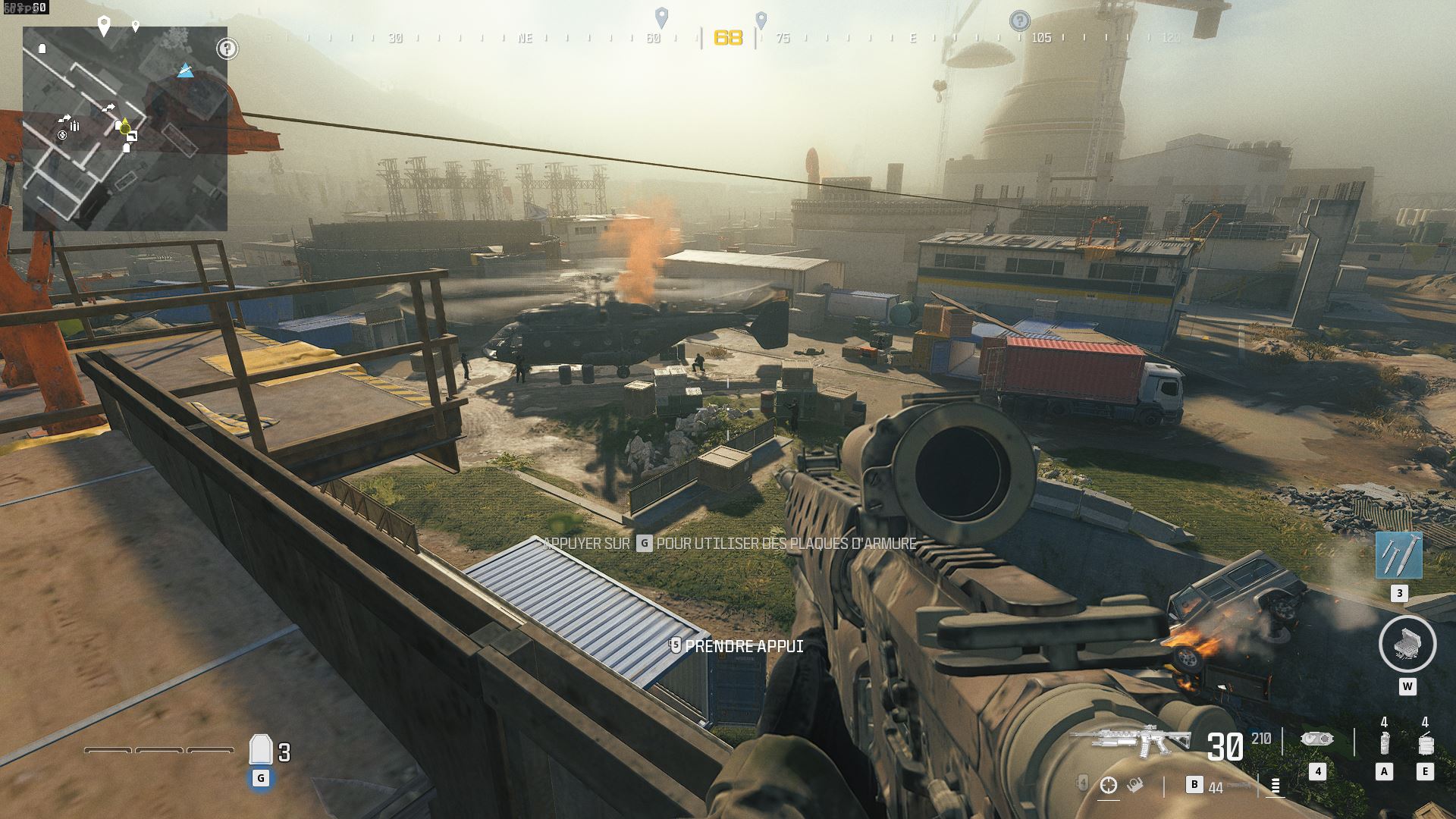This screenshot has height=819, width=1456.
Task: Open the minimap
Action: click(x=125, y=129)
